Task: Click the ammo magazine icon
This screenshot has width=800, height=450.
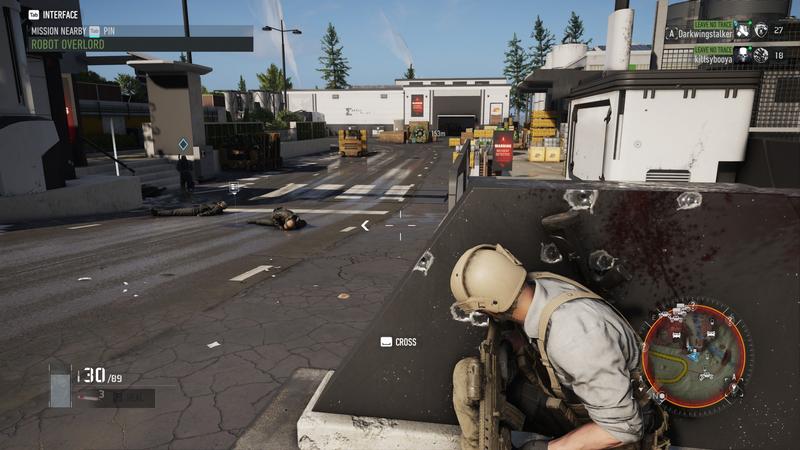Action: (x=60, y=385)
